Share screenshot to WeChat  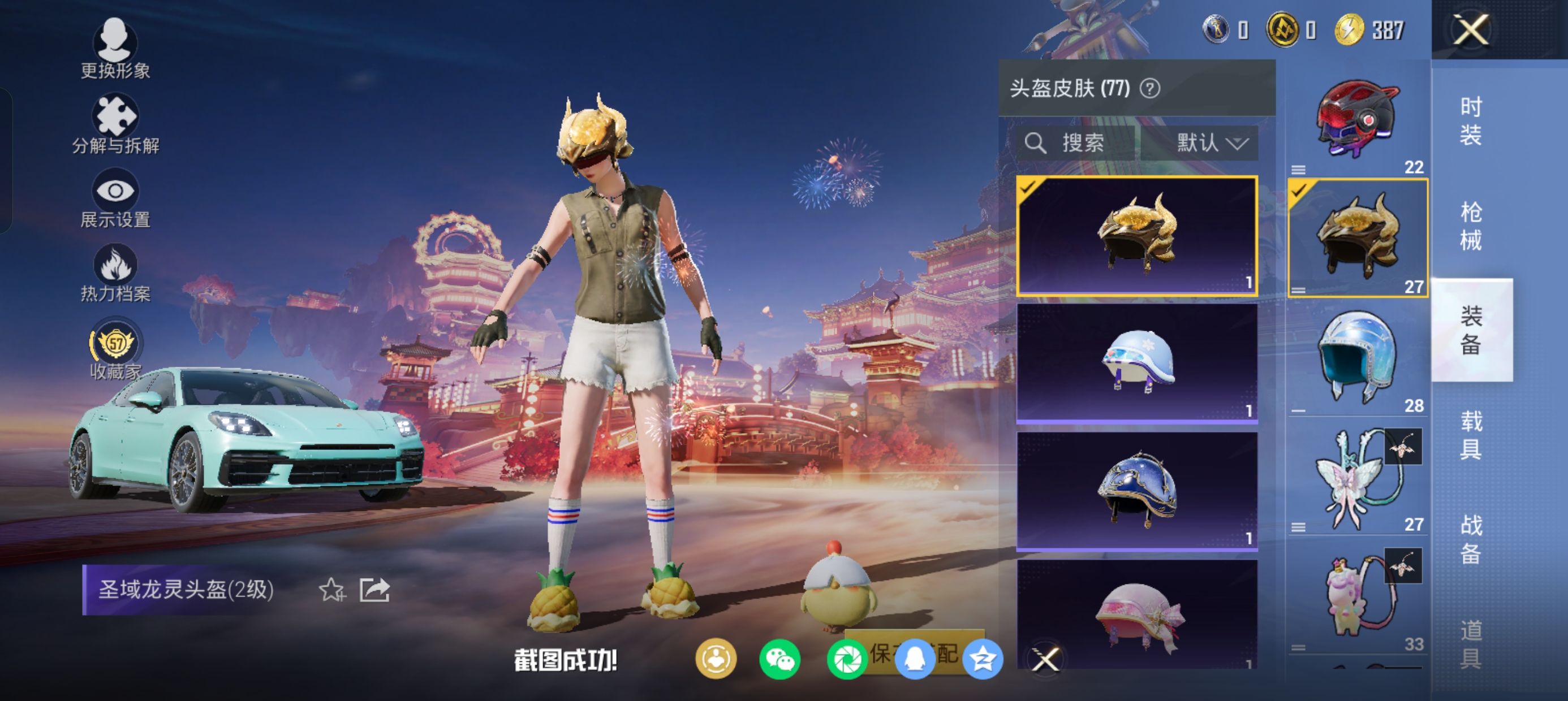pos(779,660)
